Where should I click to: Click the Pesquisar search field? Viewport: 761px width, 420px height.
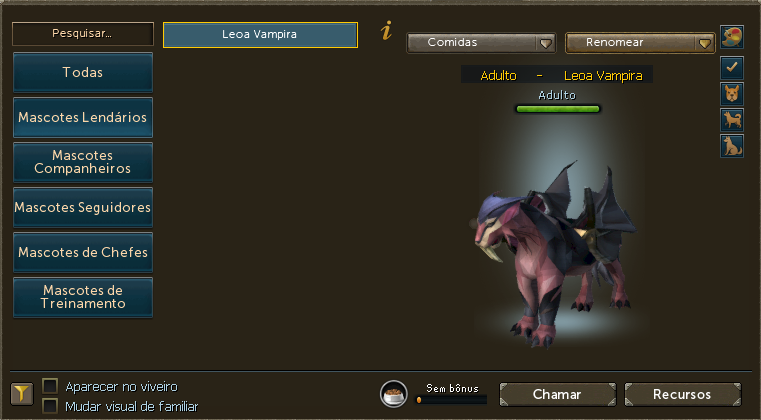tap(82, 33)
